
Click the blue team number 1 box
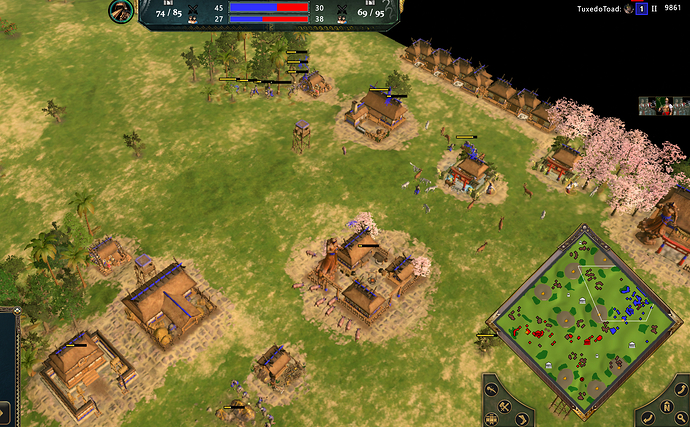[x=641, y=9]
